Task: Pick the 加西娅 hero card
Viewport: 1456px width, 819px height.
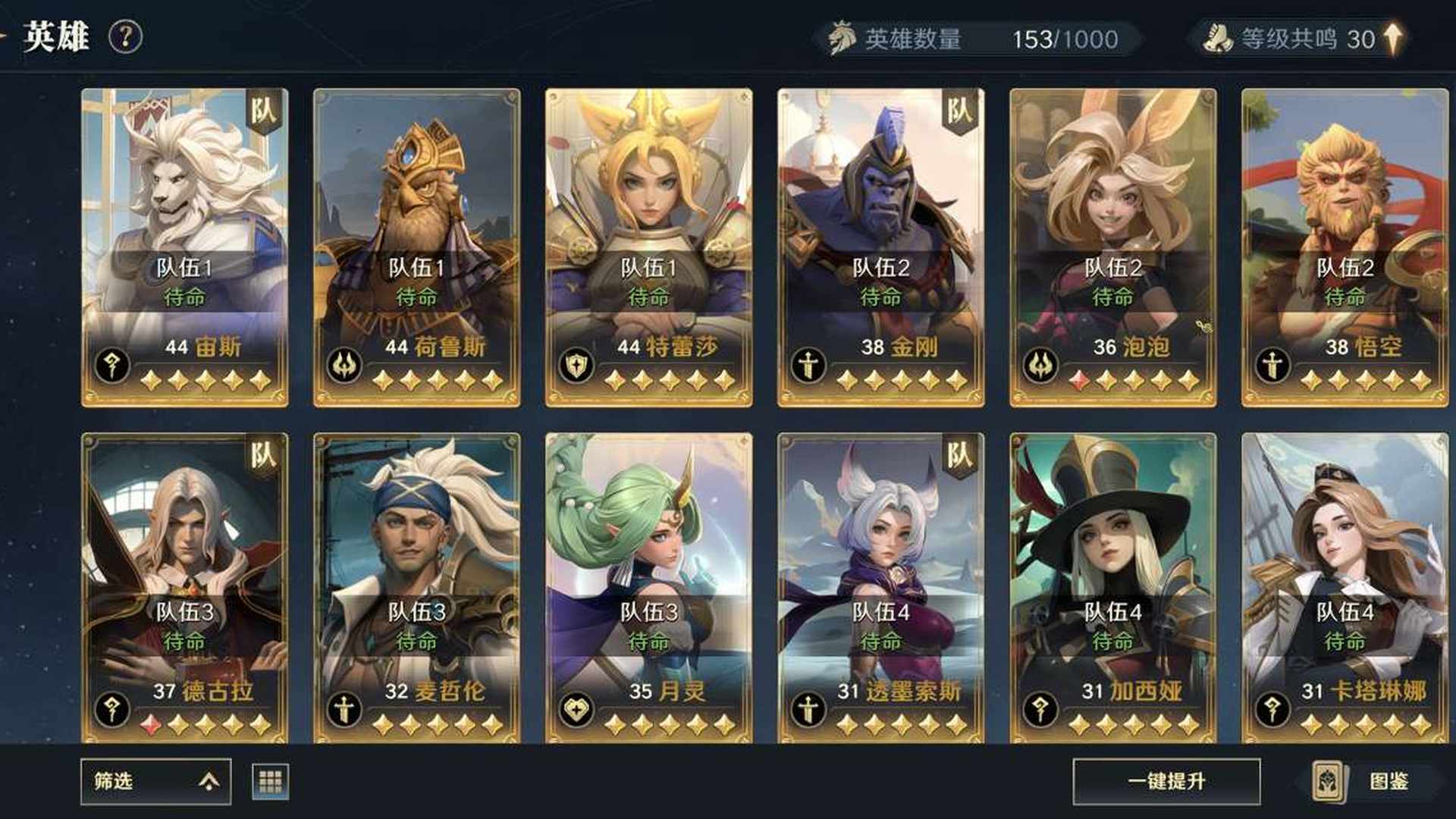Action: coord(1112,588)
